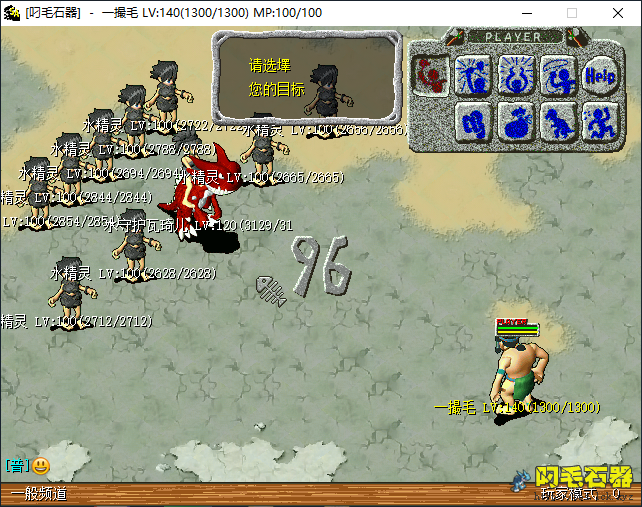This screenshot has width=642, height=507.
Task: Select the red Attack command icon
Action: pos(431,74)
